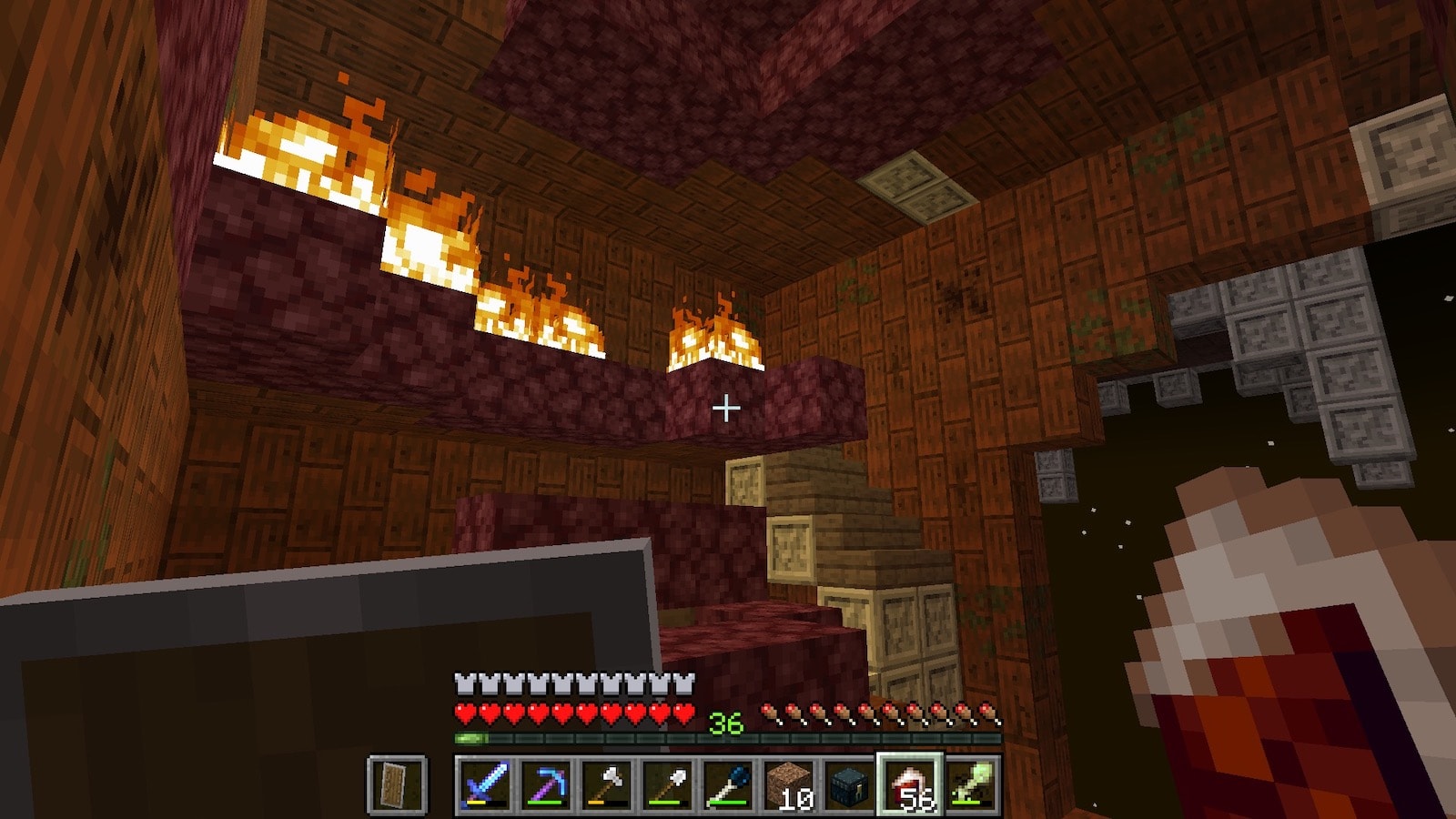1456x819 pixels.
Task: Choose the dirt block stack of 10
Action: click(789, 784)
